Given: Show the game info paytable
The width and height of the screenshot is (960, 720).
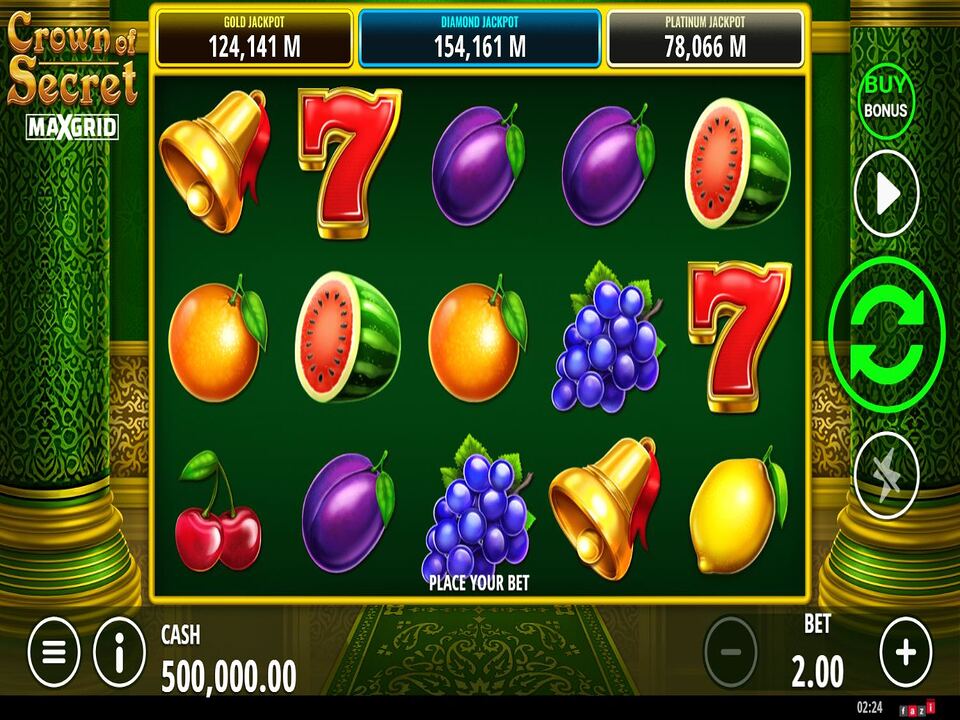Looking at the screenshot, I should point(120,653).
